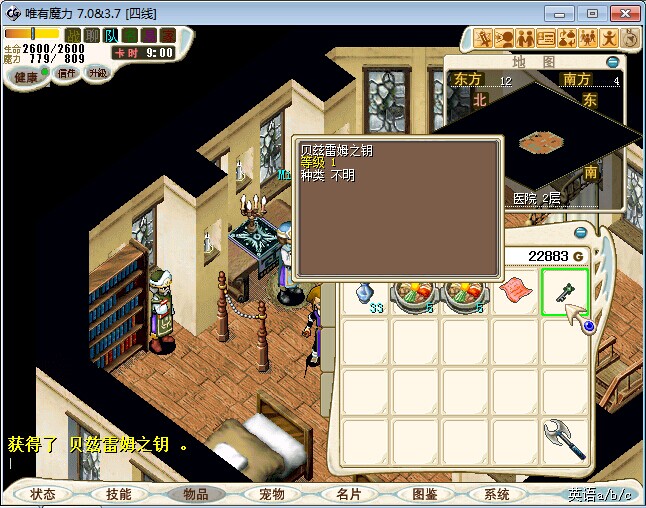Image resolution: width=646 pixels, height=508 pixels.
Task: Open the 信件 mail button
Action: coord(67,74)
